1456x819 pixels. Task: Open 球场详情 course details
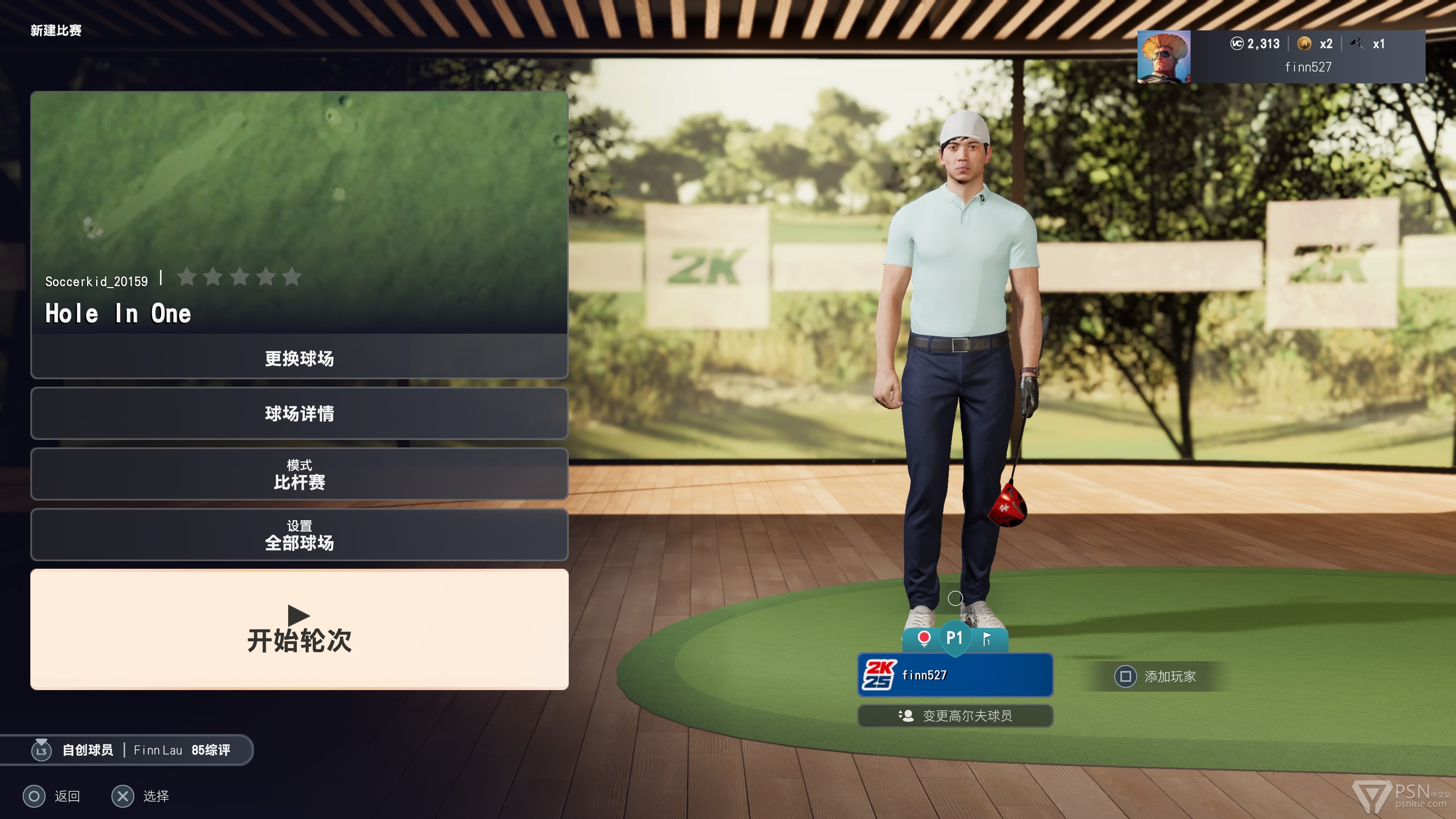point(299,413)
